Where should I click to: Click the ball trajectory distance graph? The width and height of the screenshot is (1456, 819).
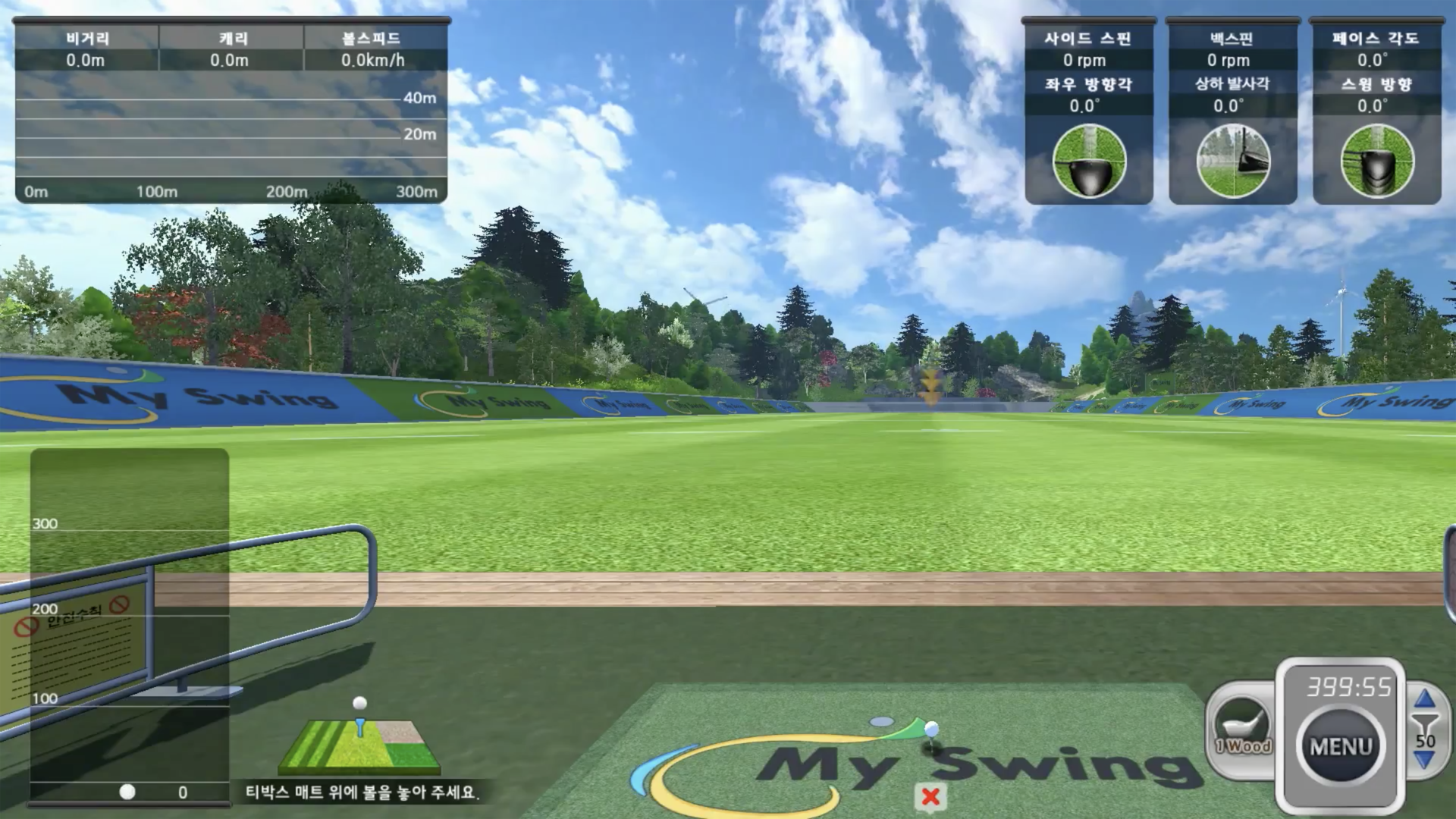[x=231, y=136]
